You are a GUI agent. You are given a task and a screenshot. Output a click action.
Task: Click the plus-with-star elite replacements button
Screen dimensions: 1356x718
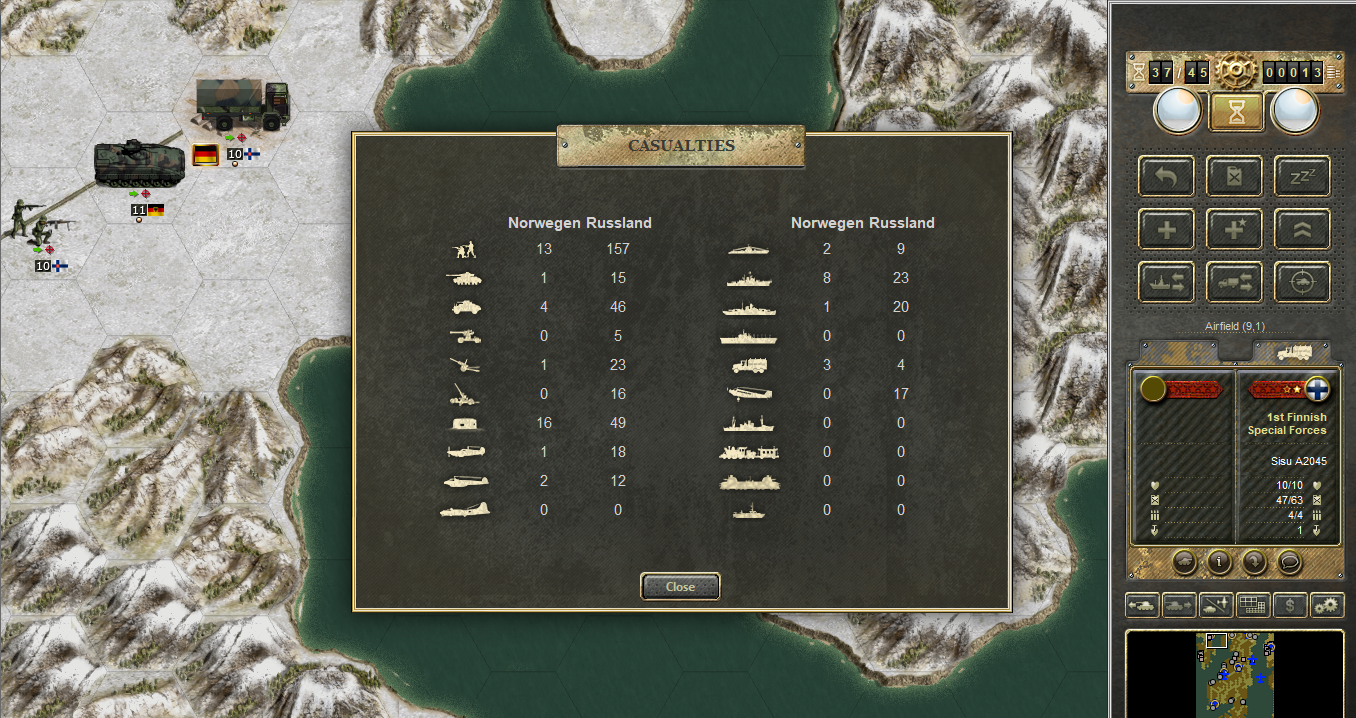click(x=1234, y=229)
